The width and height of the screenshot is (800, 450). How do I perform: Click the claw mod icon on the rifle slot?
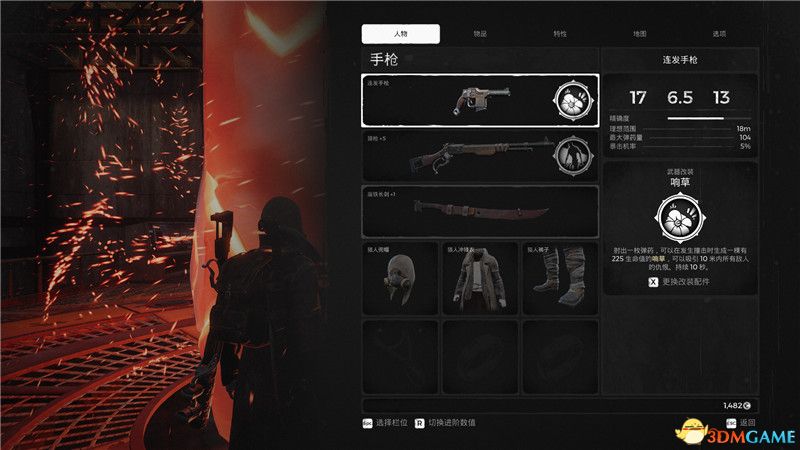point(571,155)
